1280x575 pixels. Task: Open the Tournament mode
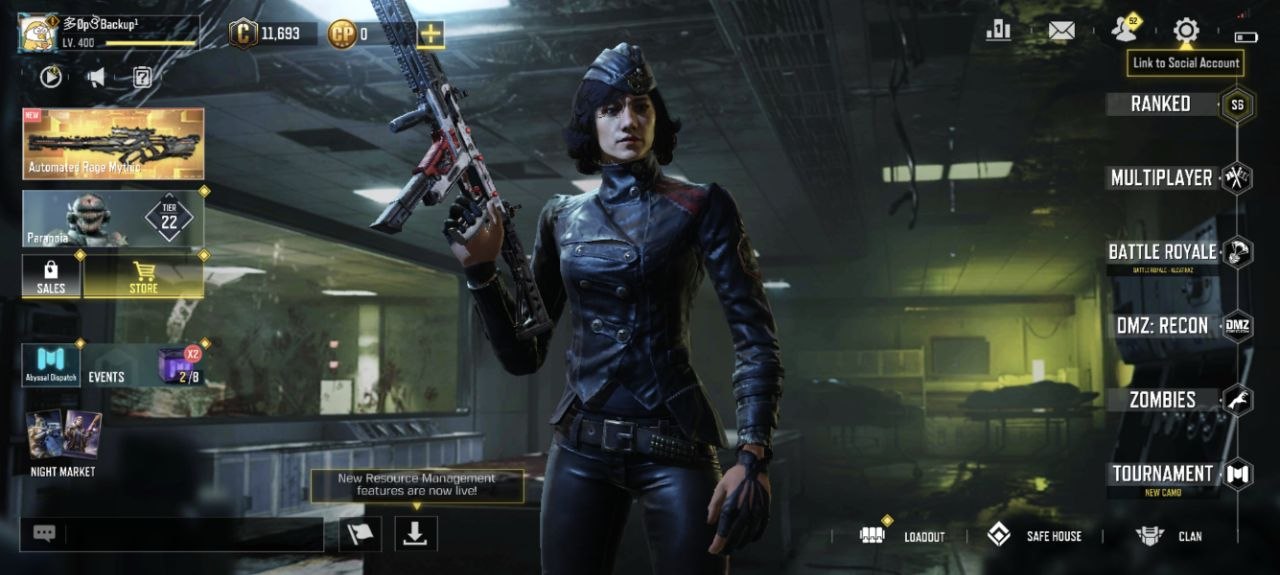pos(1163,474)
